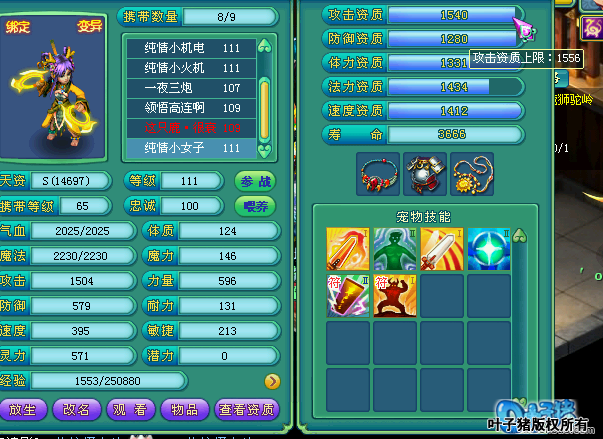Open the 物品 items button
603x439 pixels.
[x=185, y=409]
